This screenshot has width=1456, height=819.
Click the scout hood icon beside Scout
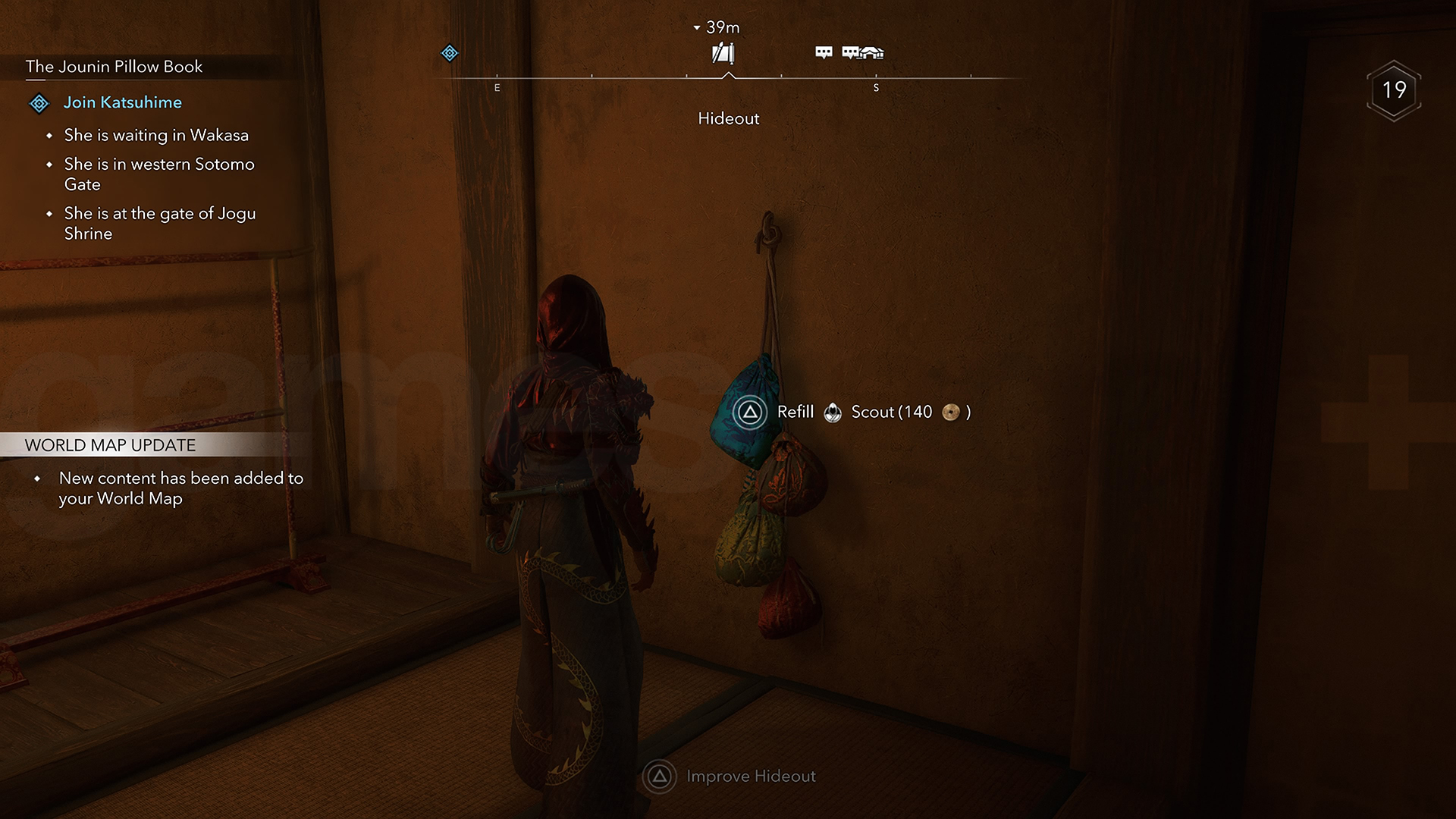[x=833, y=413]
